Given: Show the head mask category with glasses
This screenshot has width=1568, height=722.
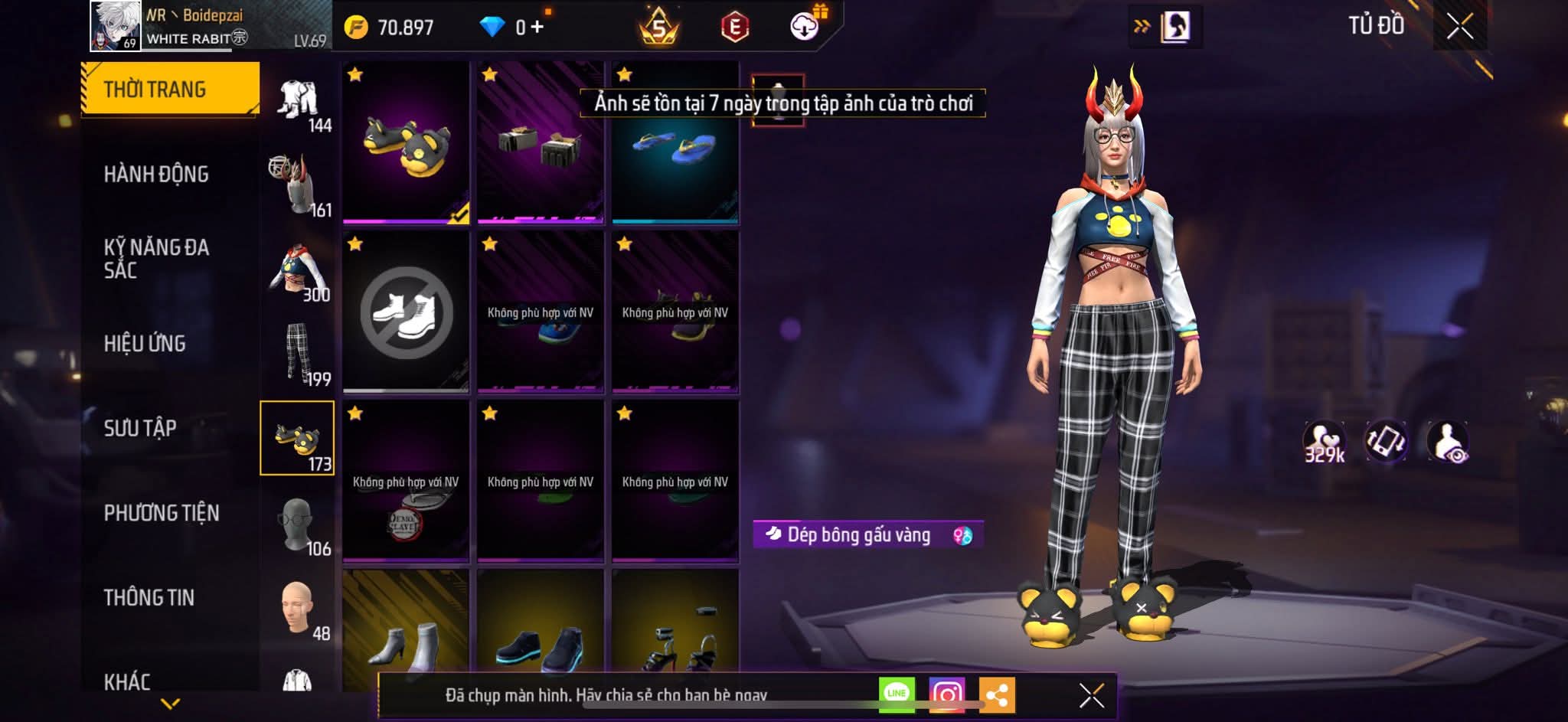Looking at the screenshot, I should 297,524.
